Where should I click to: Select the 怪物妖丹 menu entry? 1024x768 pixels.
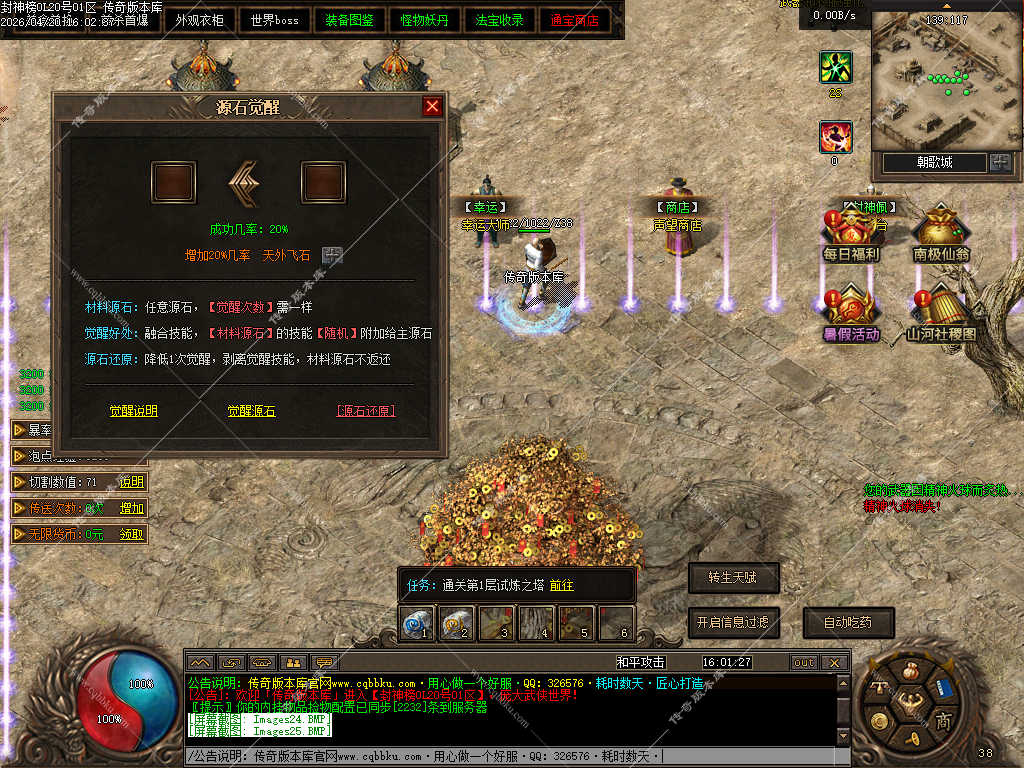pyautogui.click(x=425, y=20)
